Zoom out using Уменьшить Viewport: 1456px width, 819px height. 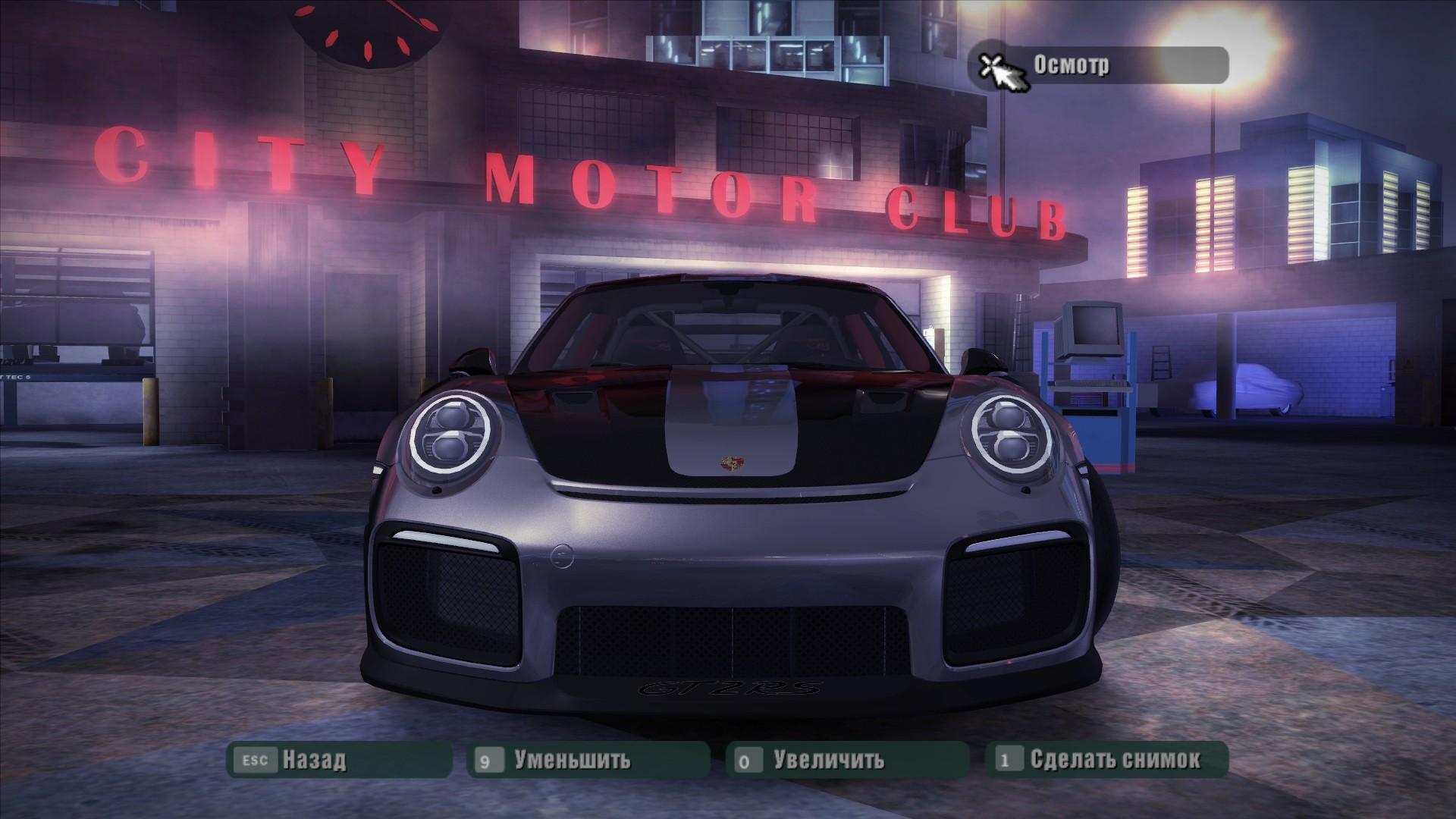tap(588, 759)
